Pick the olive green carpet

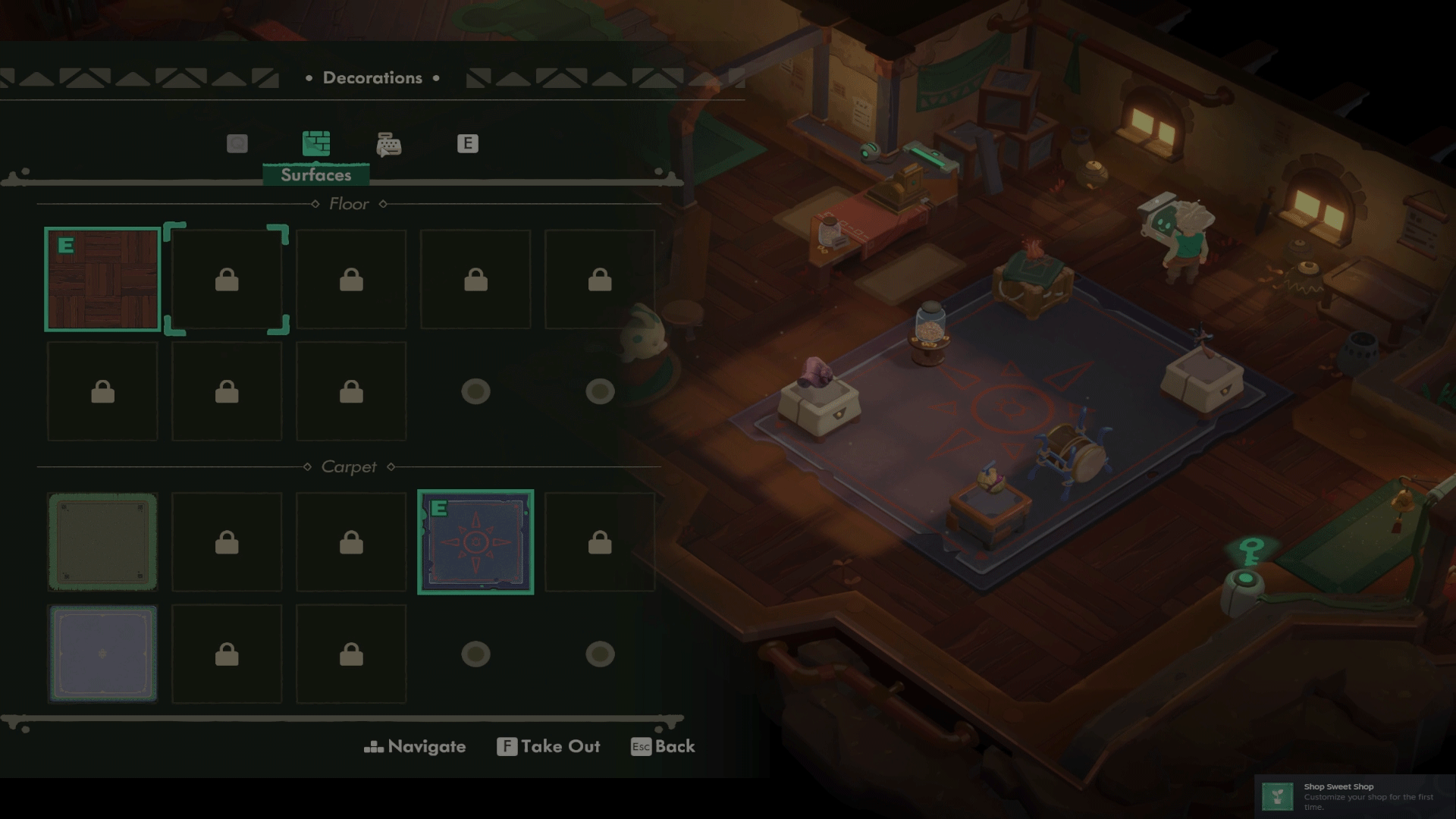pos(103,542)
